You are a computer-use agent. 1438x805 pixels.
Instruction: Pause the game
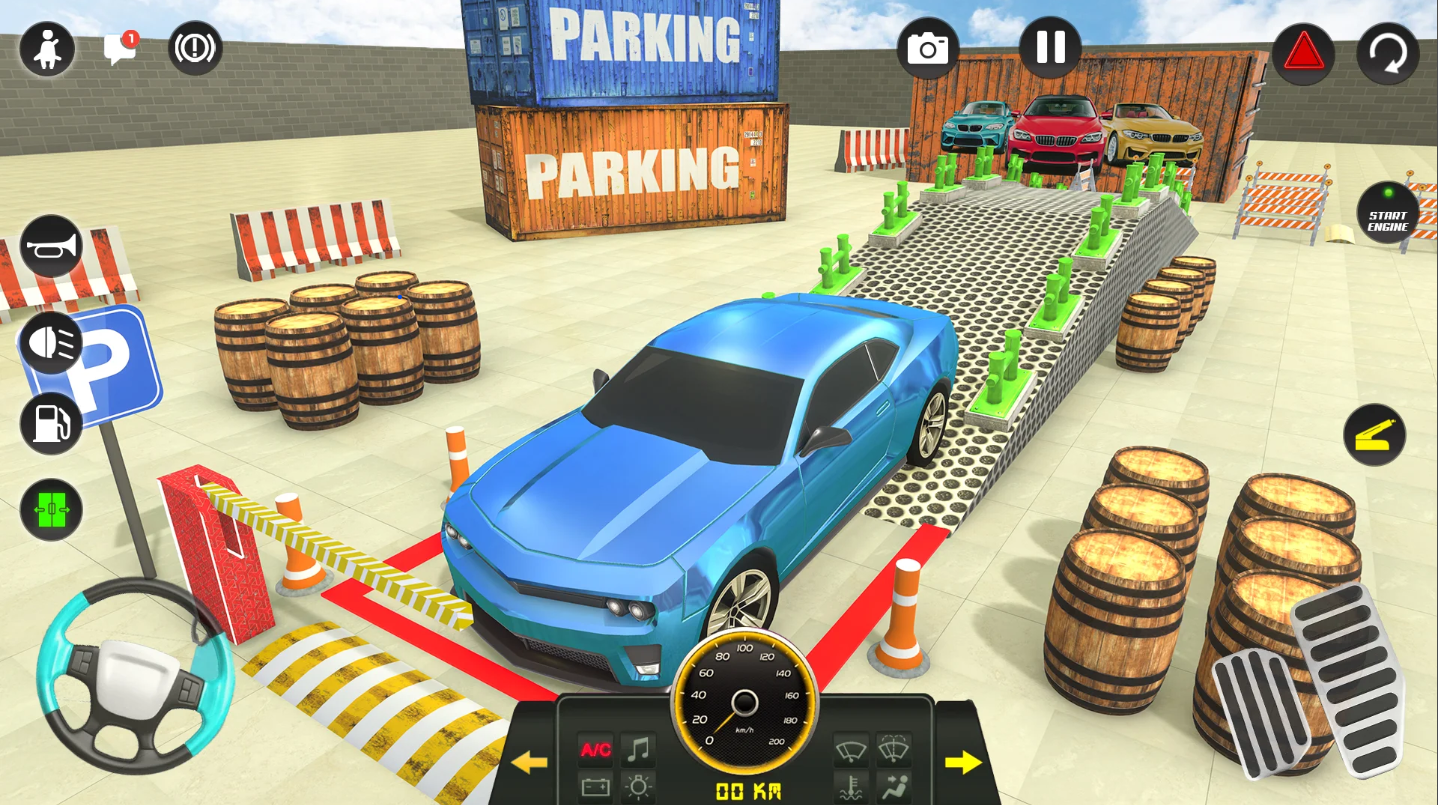point(1050,48)
